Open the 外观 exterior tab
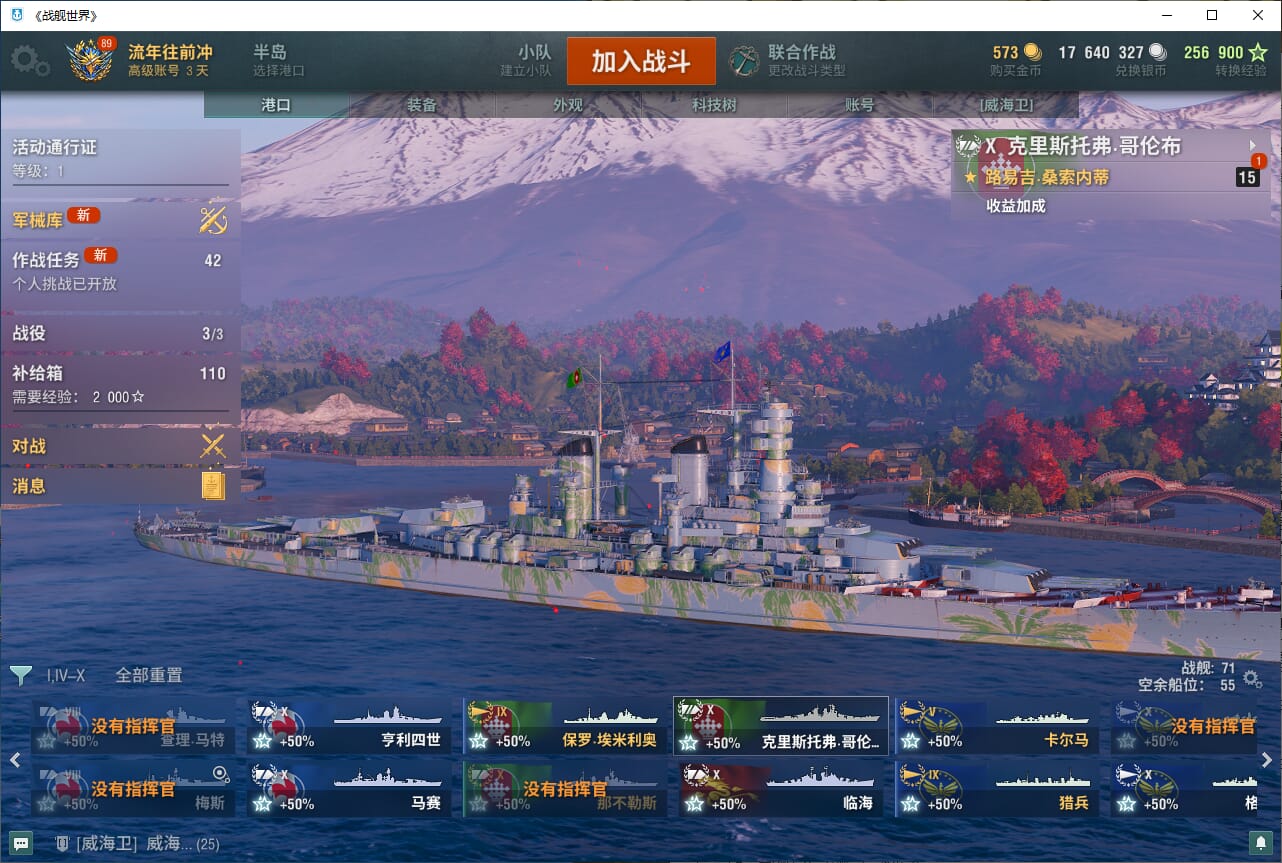 [x=568, y=105]
